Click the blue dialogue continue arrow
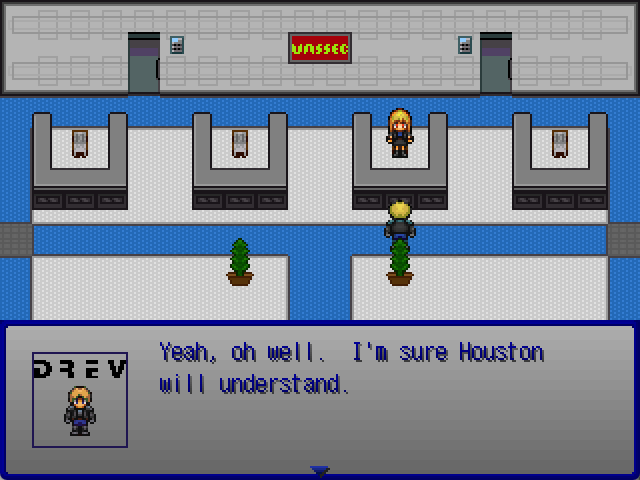This screenshot has width=640, height=480. 319,470
